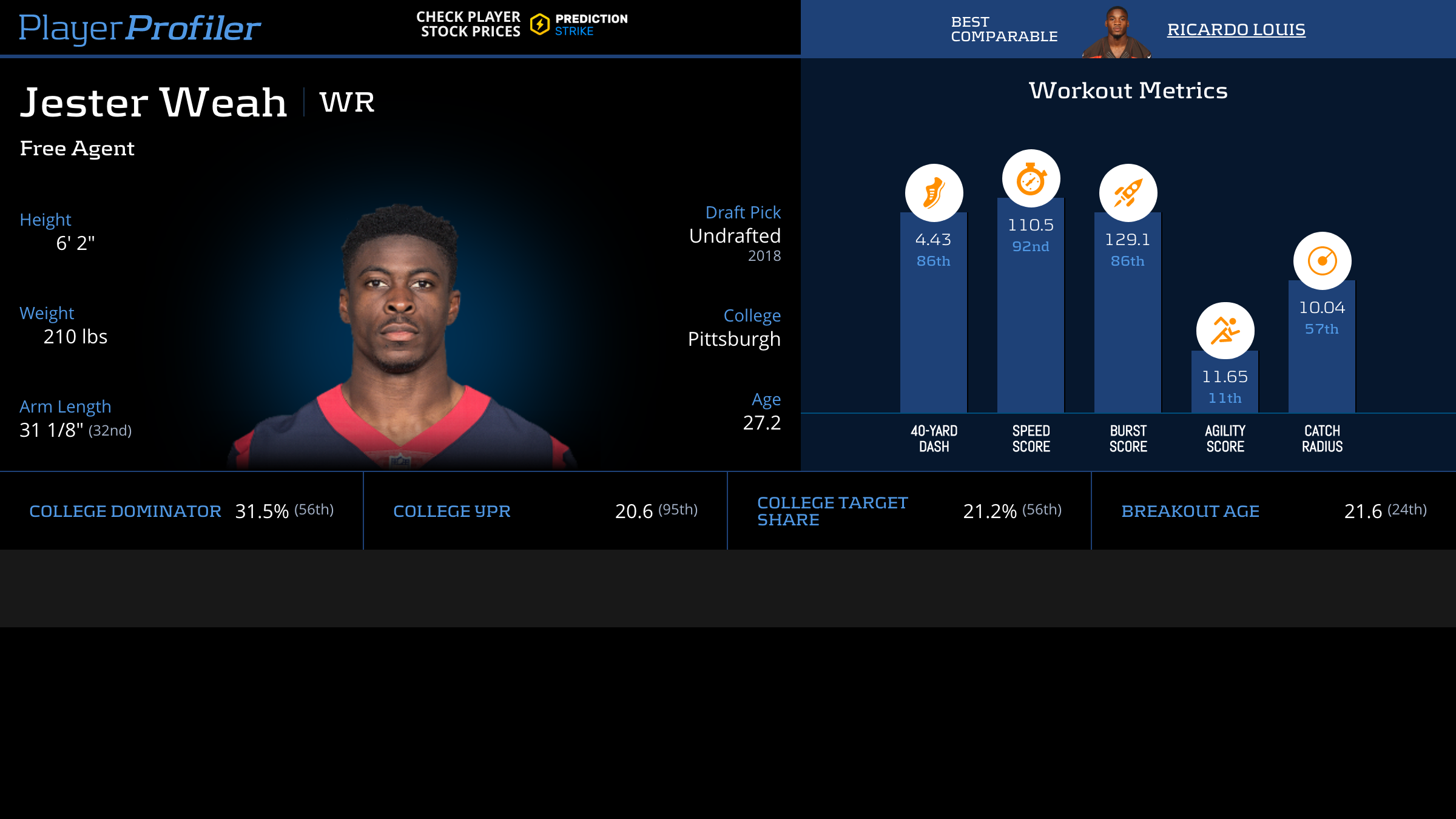Show the Breakout Age metric

pyautogui.click(x=1190, y=511)
